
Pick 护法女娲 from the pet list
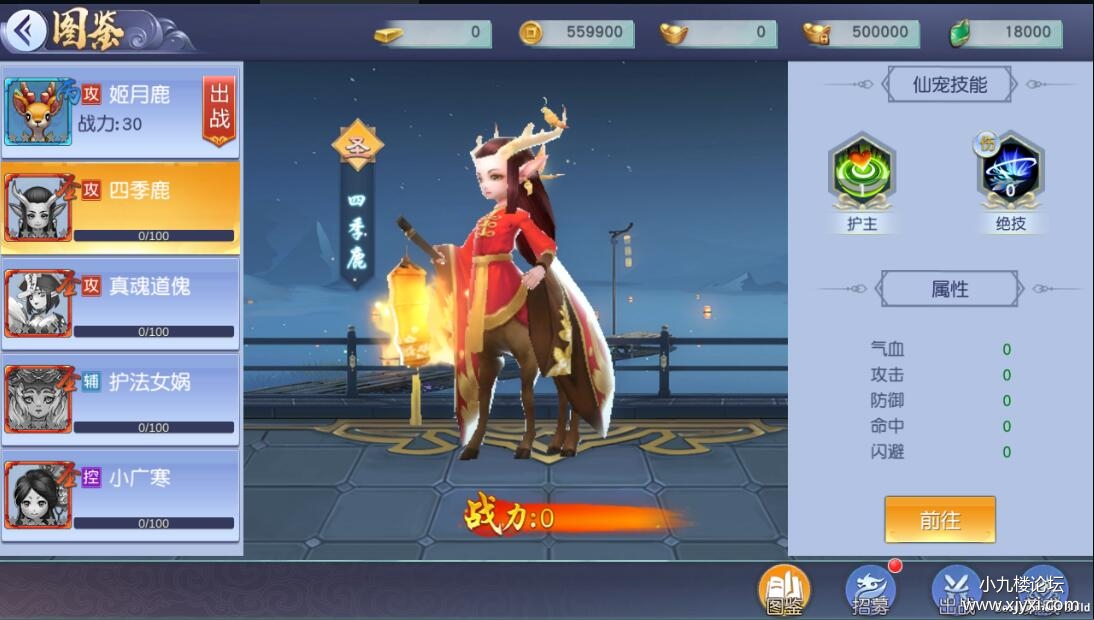120,399
